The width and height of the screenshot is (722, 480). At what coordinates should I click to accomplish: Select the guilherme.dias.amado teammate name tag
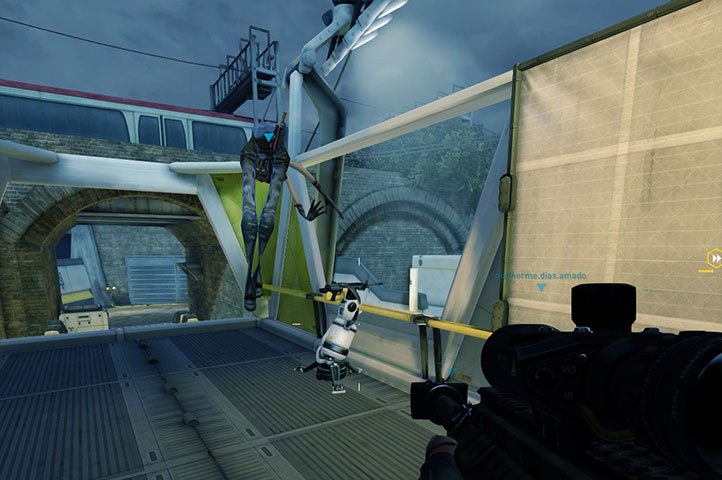point(540,275)
